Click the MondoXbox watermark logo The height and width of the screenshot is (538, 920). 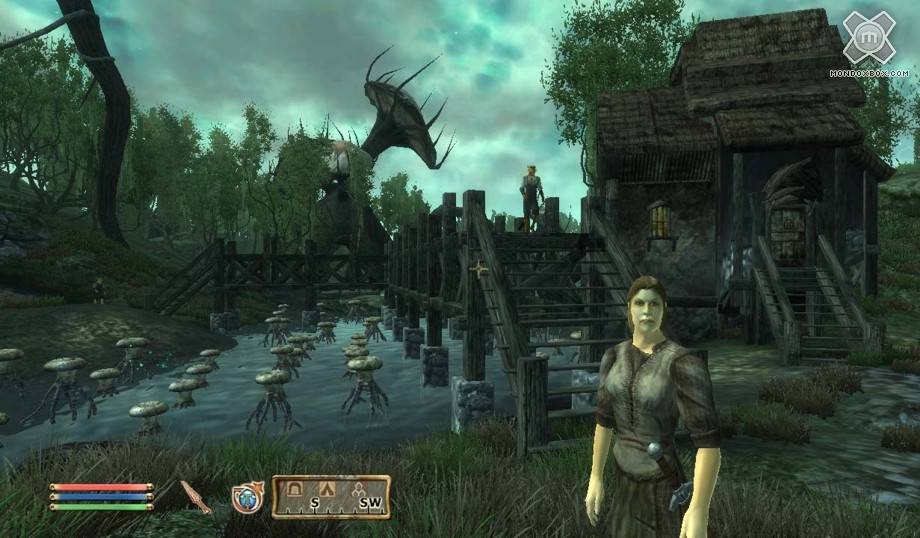click(x=869, y=40)
